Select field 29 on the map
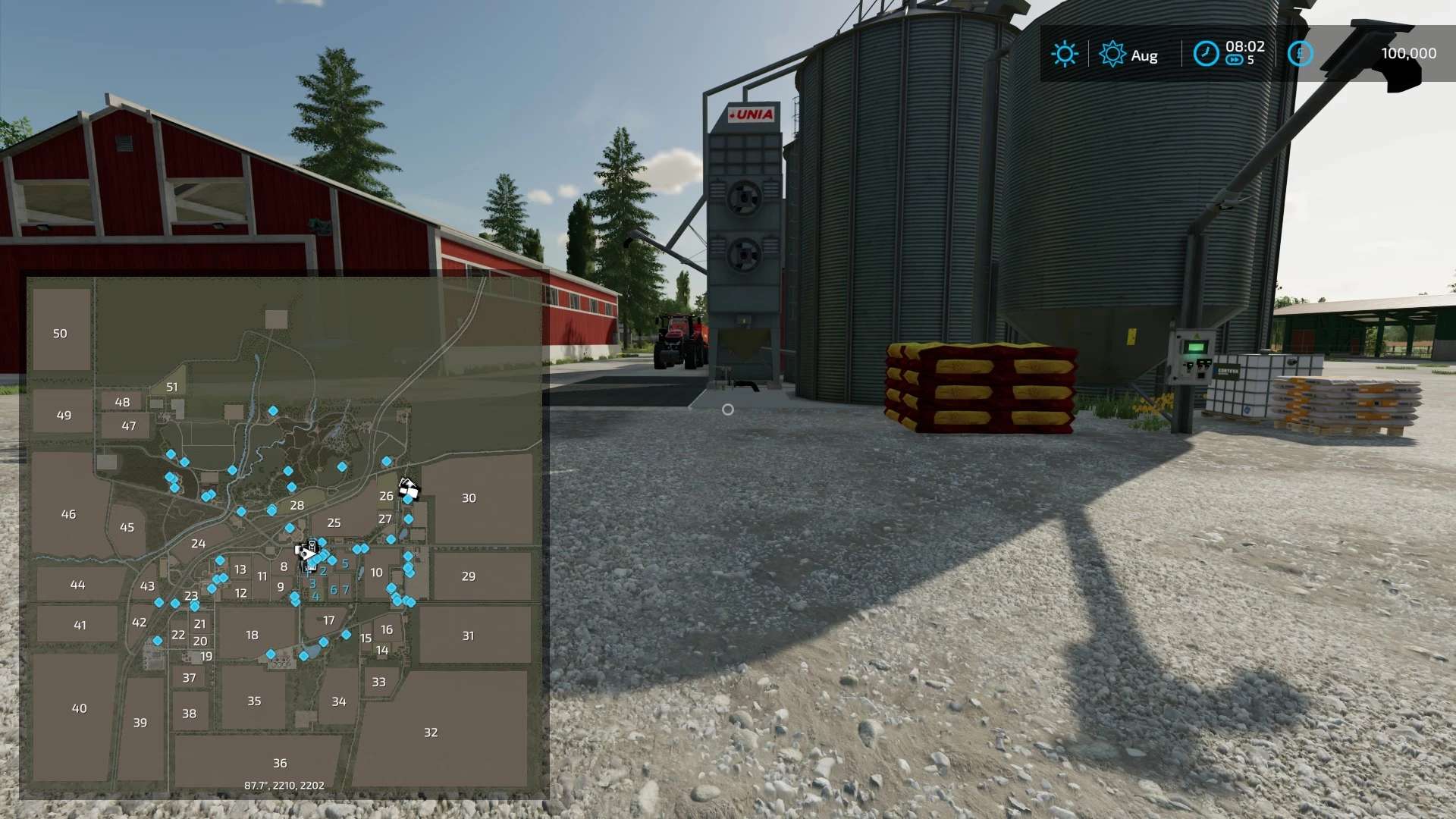The height and width of the screenshot is (819, 1456). pos(469,576)
